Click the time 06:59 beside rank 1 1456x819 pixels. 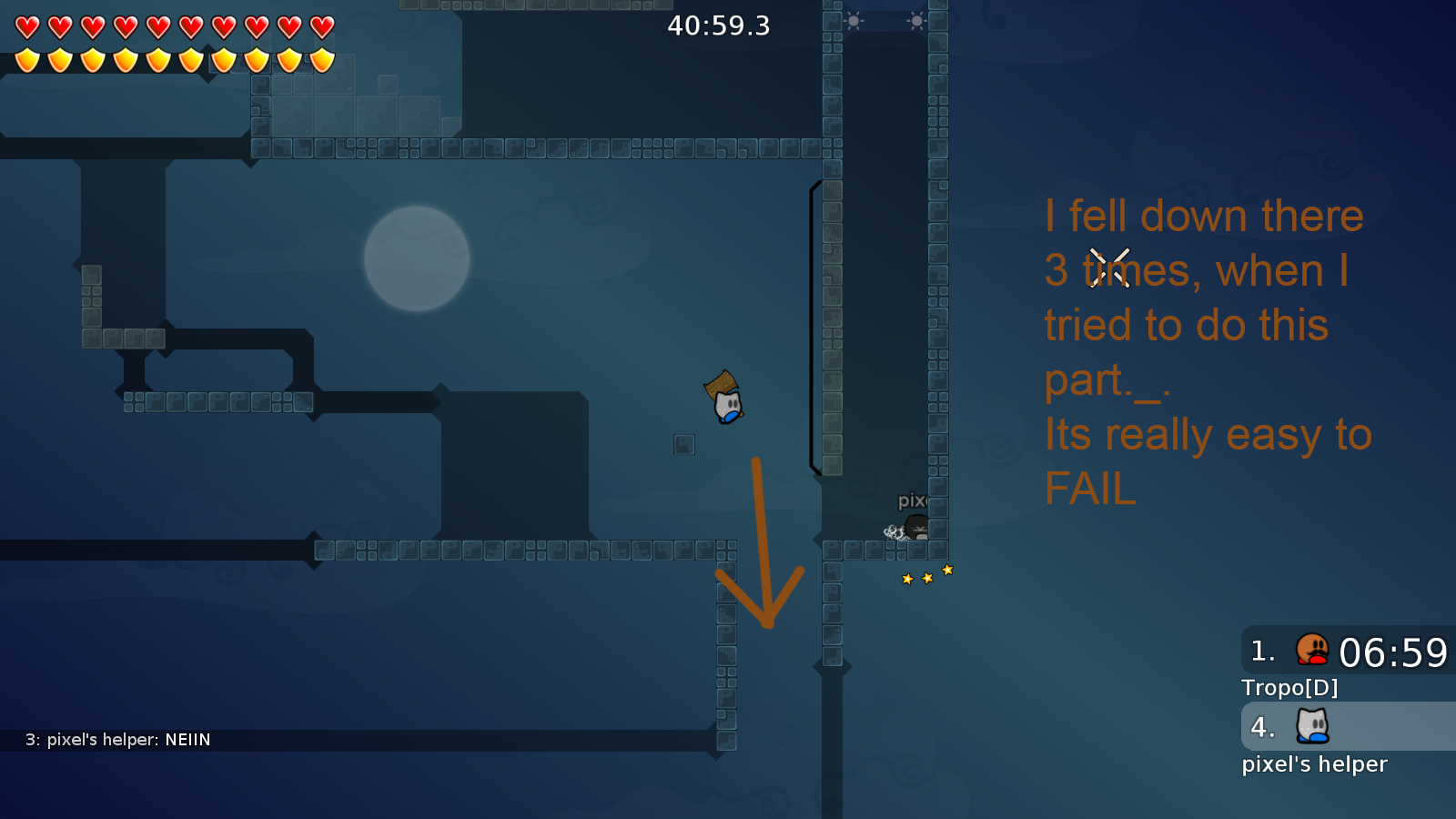1395,651
